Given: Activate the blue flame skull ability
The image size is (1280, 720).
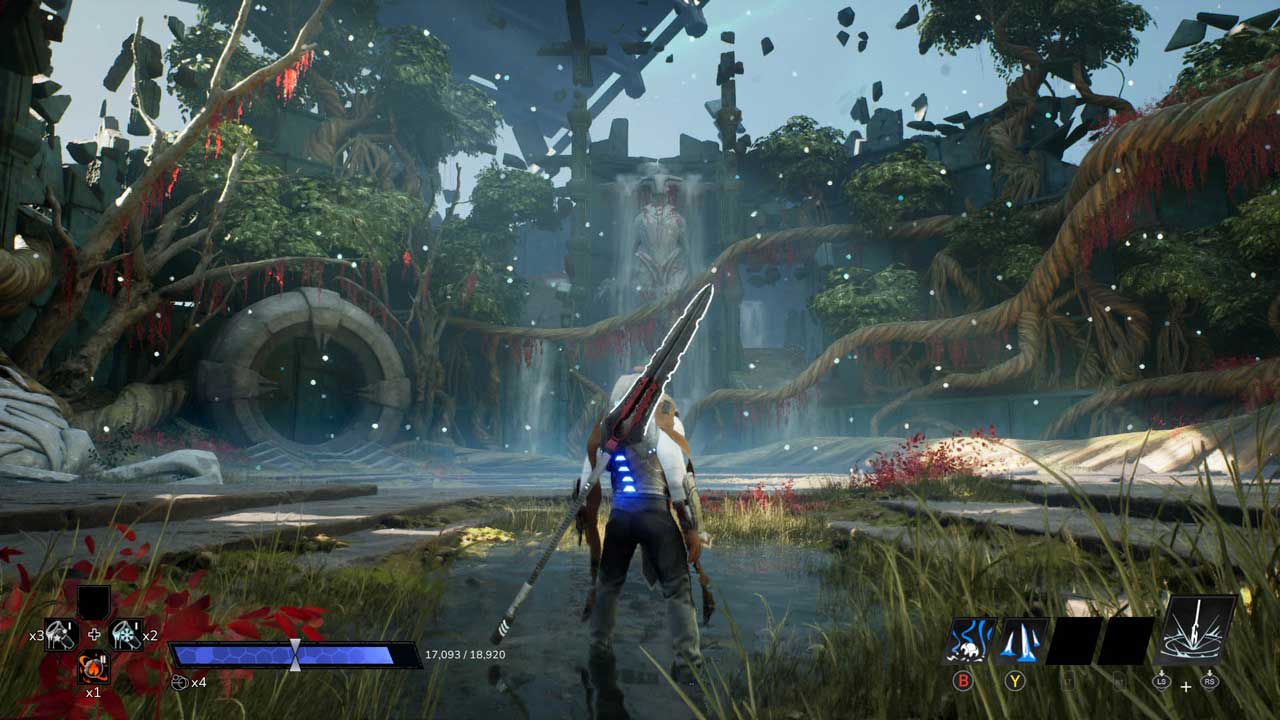Looking at the screenshot, I should (970, 641).
